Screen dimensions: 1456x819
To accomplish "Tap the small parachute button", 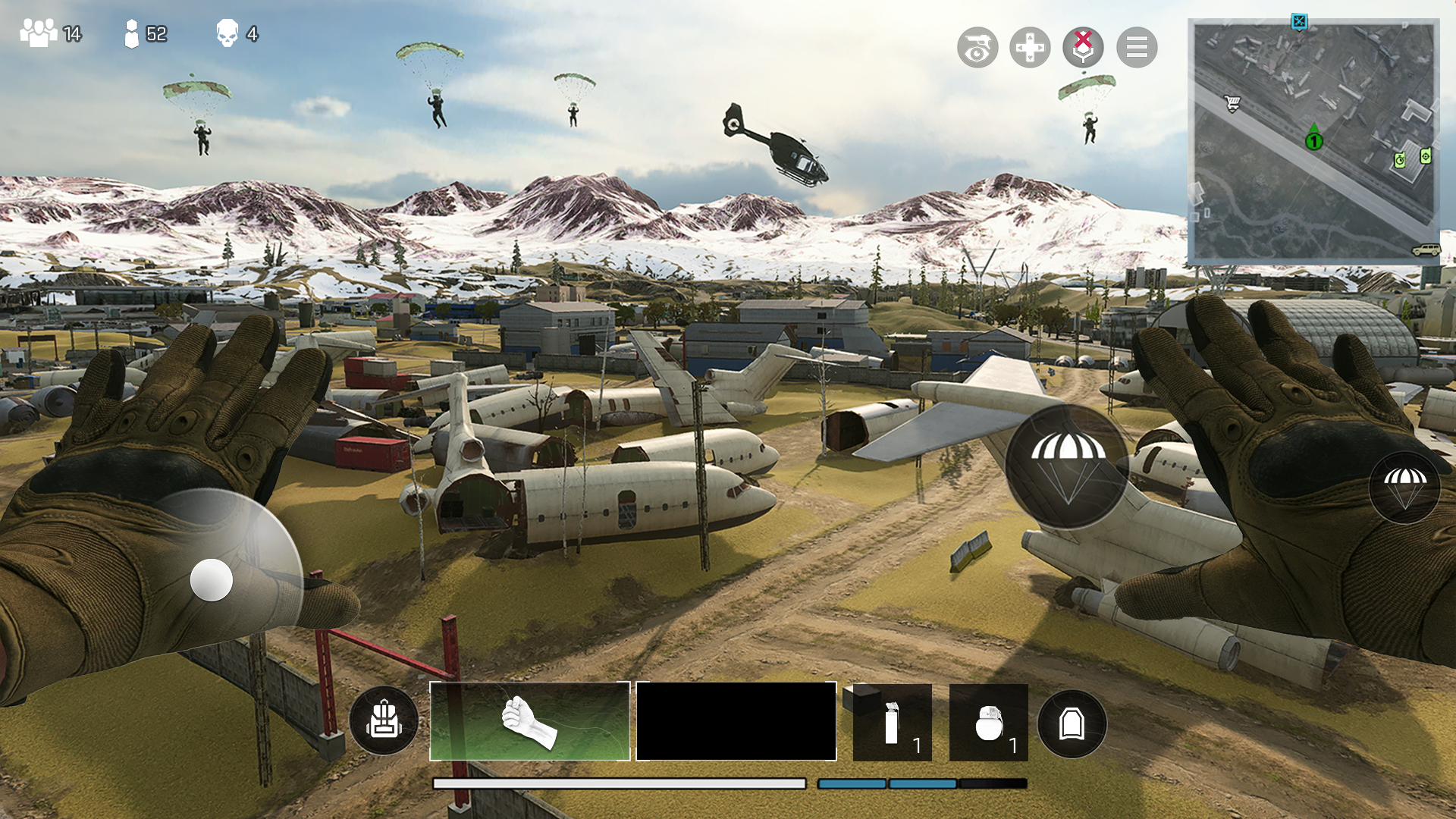I will (x=1404, y=487).
